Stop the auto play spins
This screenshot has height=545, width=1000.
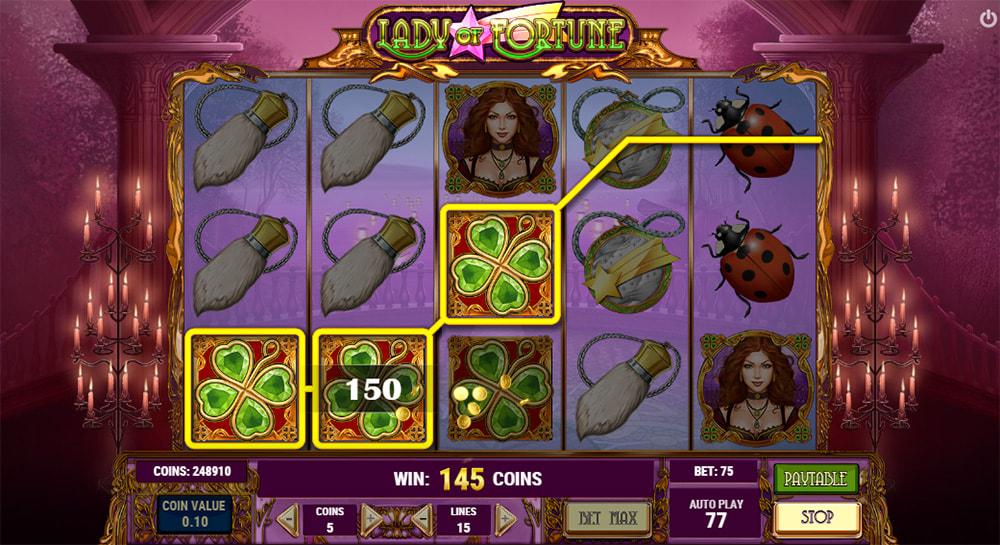point(815,518)
